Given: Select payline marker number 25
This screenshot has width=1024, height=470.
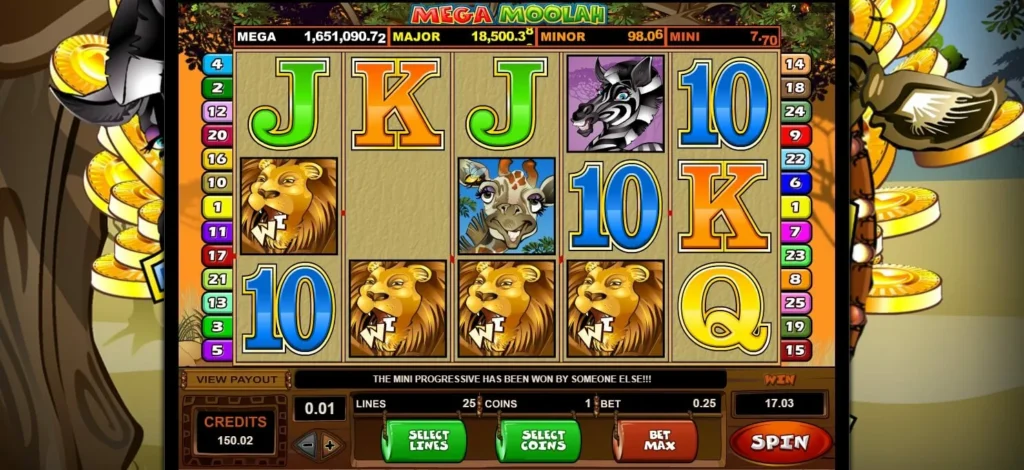Looking at the screenshot, I should pyautogui.click(x=795, y=302).
